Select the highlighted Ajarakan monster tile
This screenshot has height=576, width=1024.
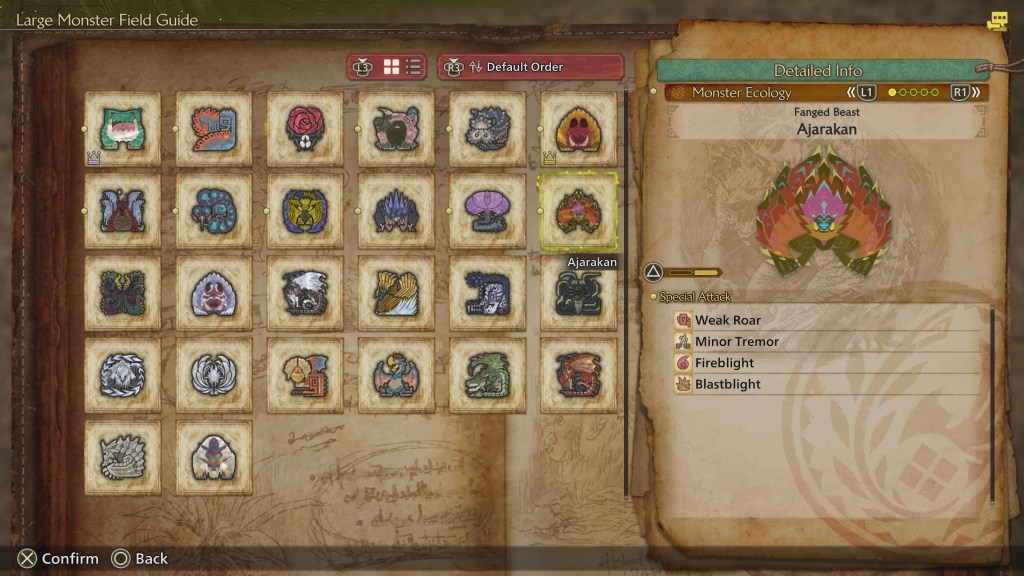[x=578, y=211]
